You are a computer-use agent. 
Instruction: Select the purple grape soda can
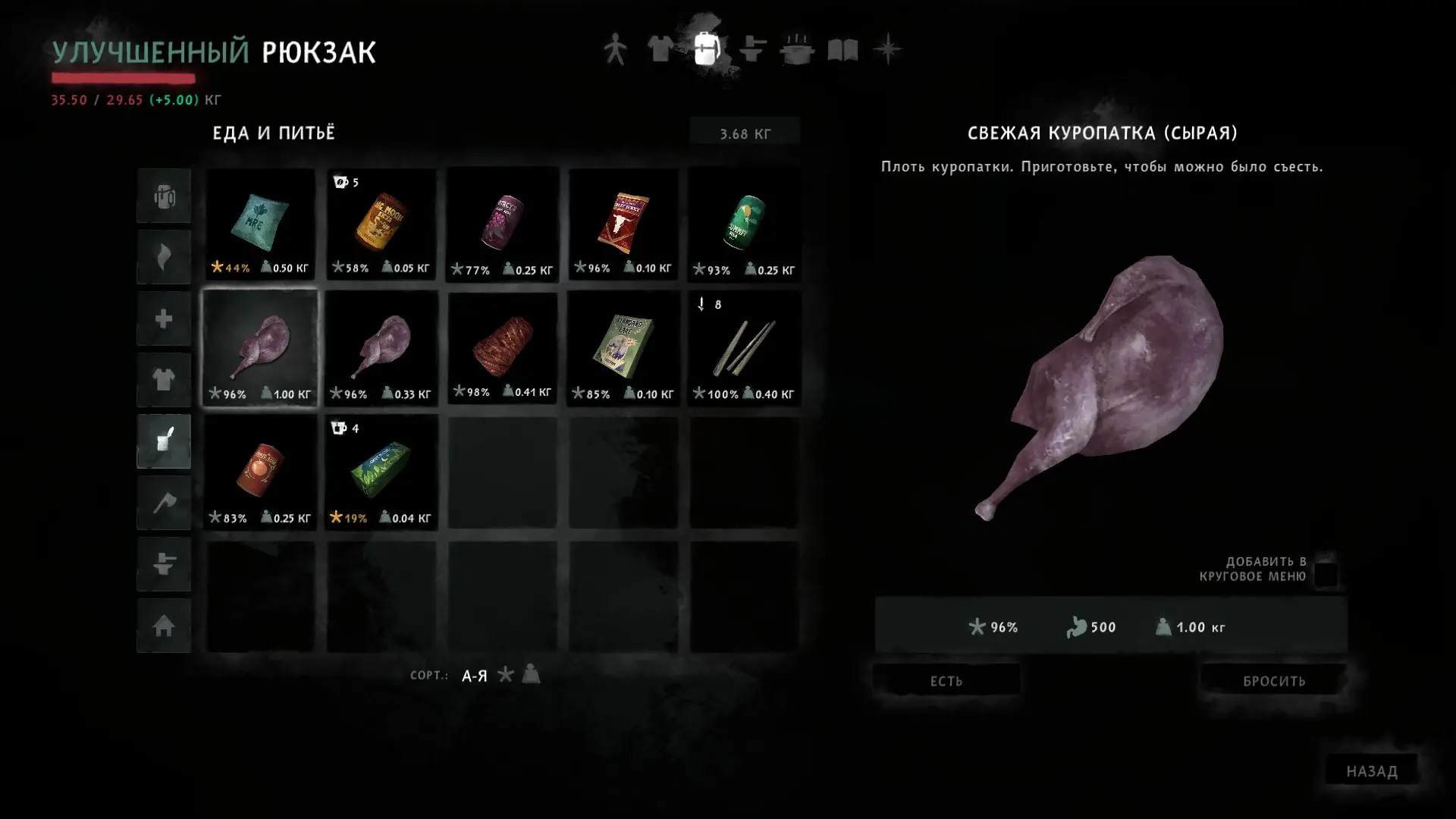(x=502, y=224)
